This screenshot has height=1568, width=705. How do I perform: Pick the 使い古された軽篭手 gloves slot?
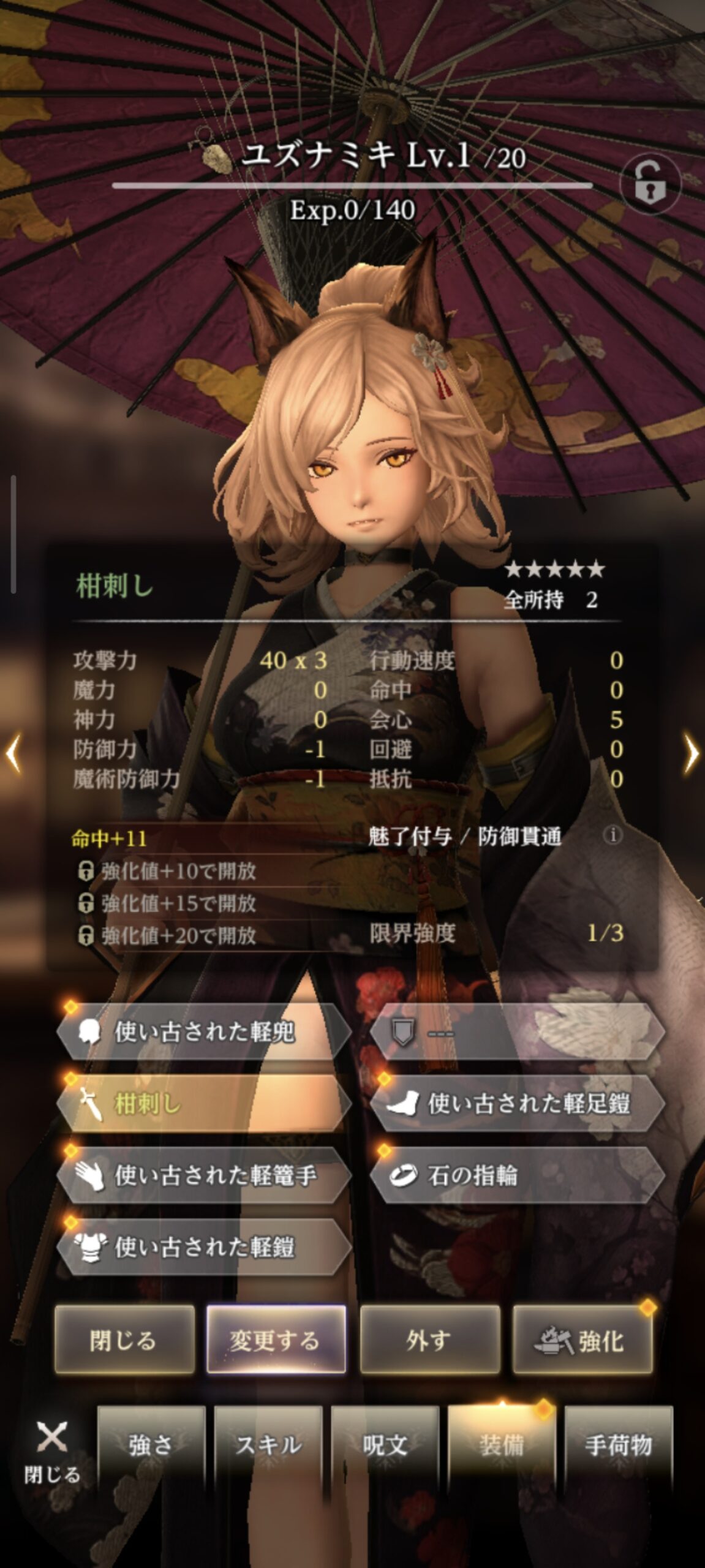(x=204, y=1175)
